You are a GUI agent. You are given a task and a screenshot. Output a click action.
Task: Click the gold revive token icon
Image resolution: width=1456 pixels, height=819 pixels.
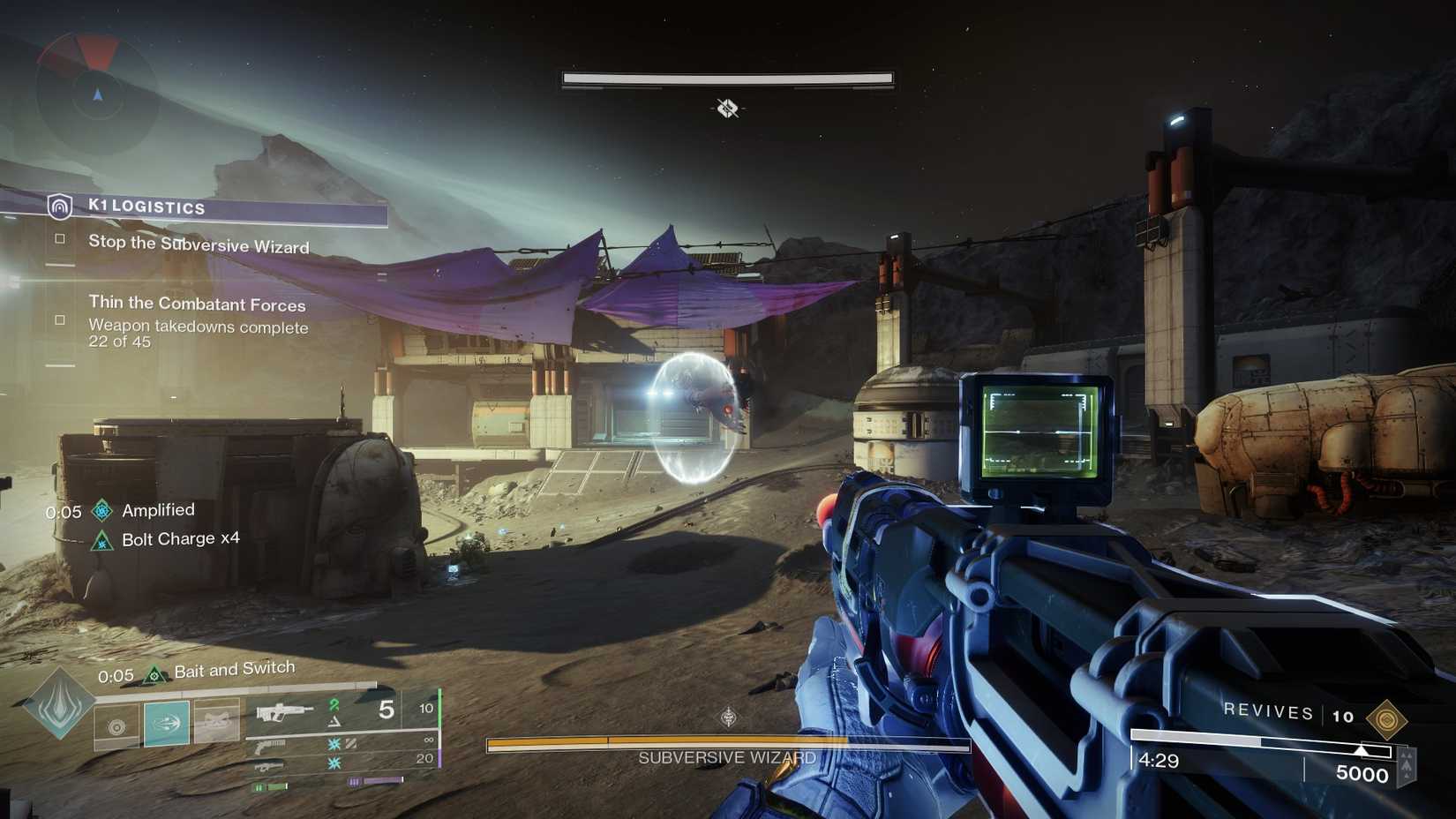point(1385,719)
